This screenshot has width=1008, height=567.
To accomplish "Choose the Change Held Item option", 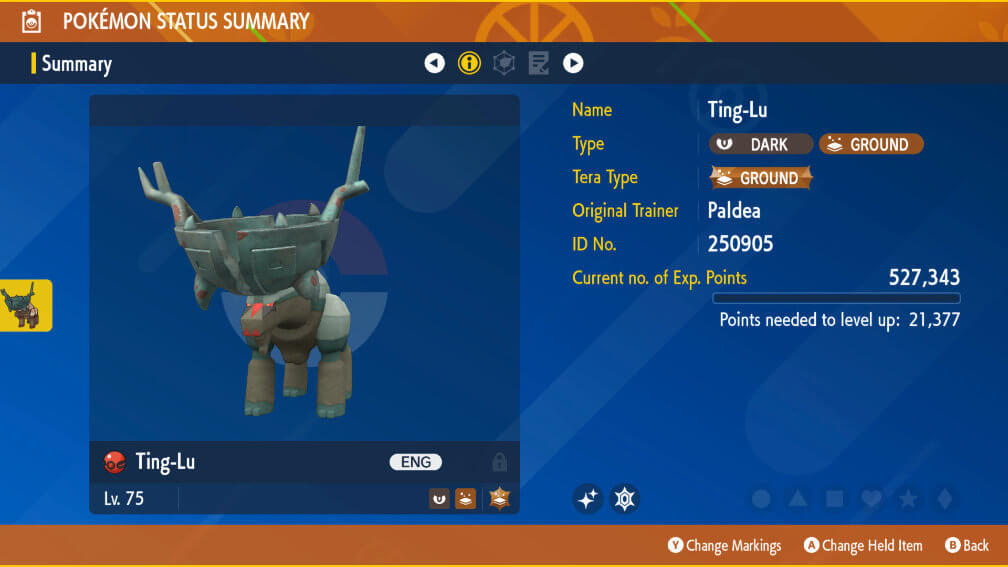I will (x=863, y=545).
